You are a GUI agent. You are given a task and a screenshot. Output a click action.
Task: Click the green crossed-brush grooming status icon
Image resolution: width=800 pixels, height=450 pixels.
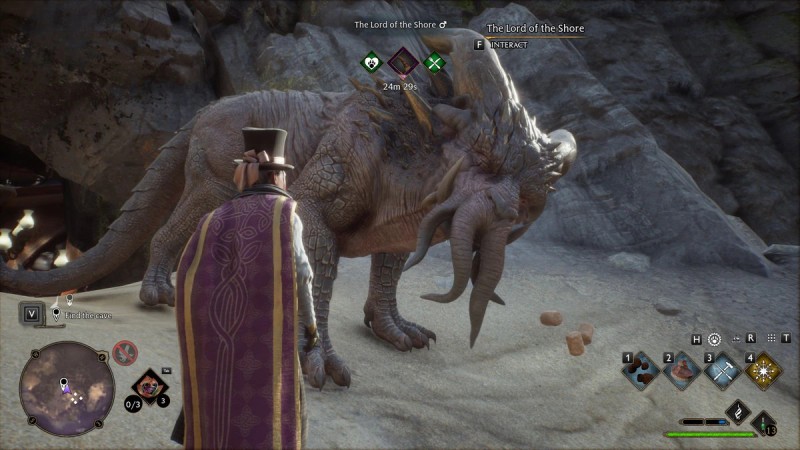(434, 63)
